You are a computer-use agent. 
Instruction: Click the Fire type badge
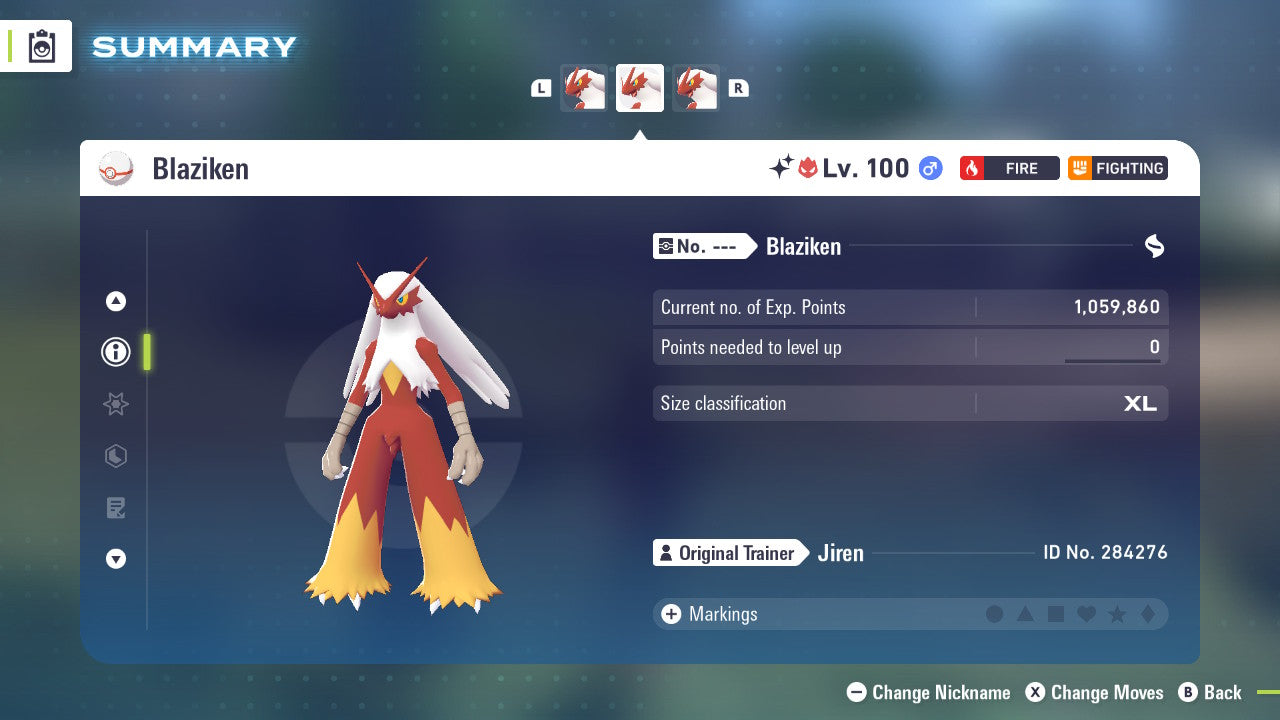click(1009, 168)
